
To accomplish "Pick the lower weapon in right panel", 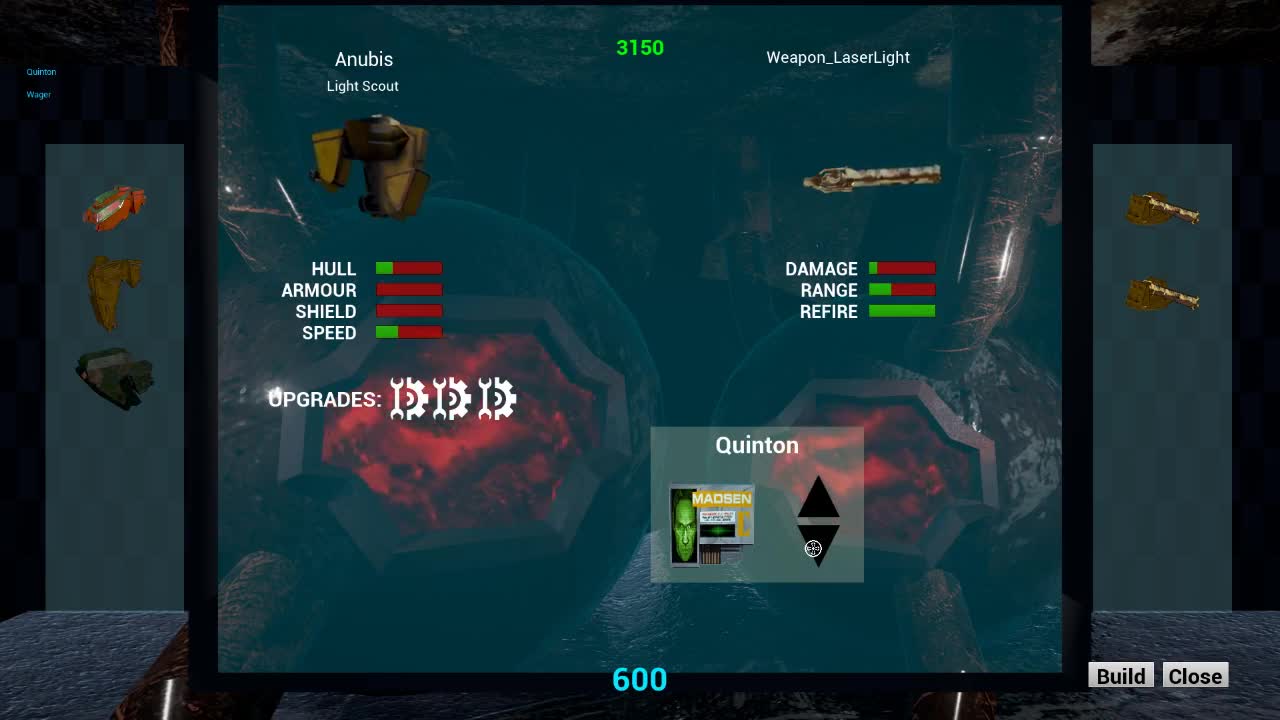I will pos(1162,295).
